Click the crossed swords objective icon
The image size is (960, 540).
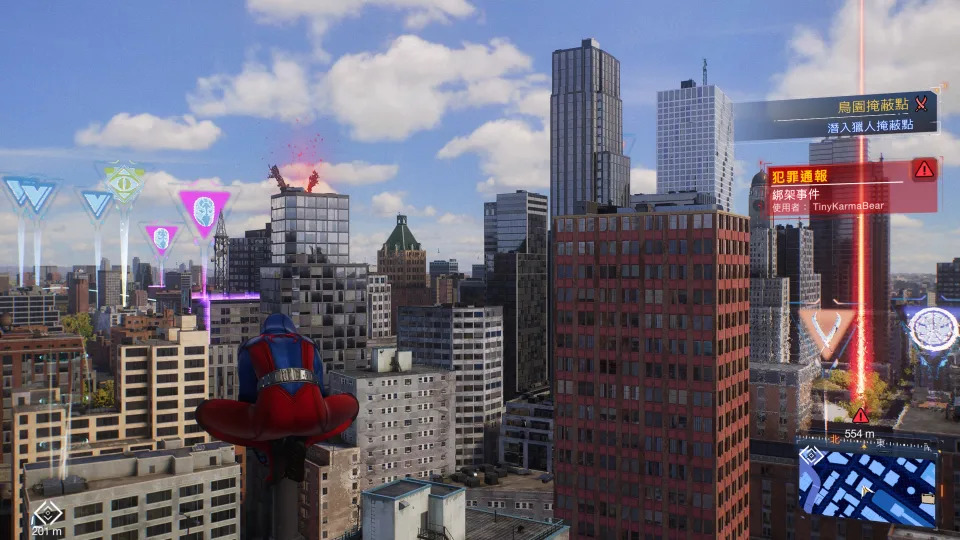tap(922, 102)
